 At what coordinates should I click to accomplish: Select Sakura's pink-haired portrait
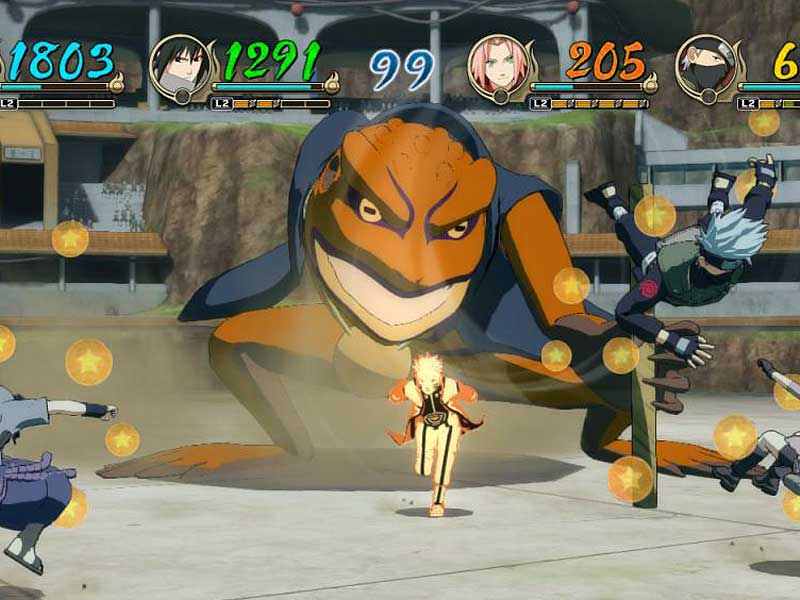pyautogui.click(x=497, y=67)
